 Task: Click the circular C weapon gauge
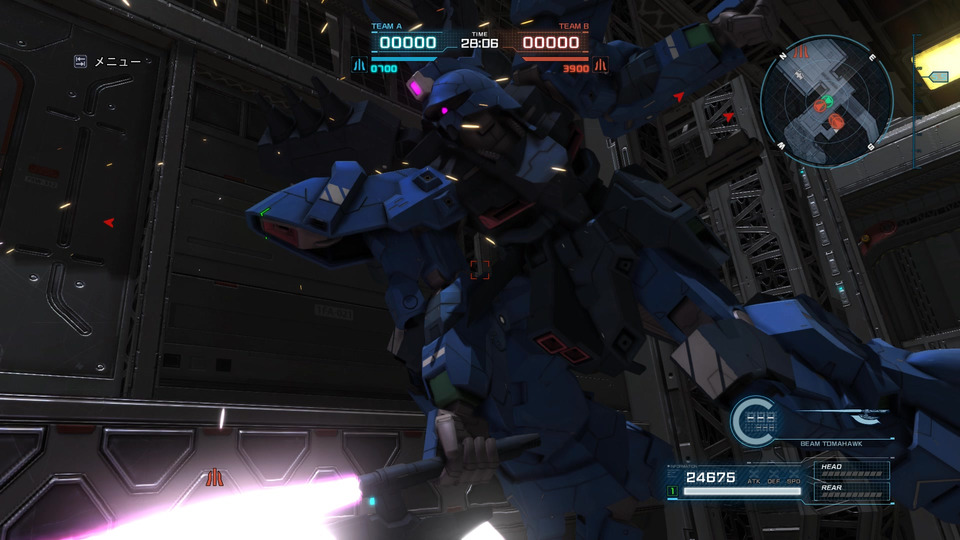(x=754, y=421)
